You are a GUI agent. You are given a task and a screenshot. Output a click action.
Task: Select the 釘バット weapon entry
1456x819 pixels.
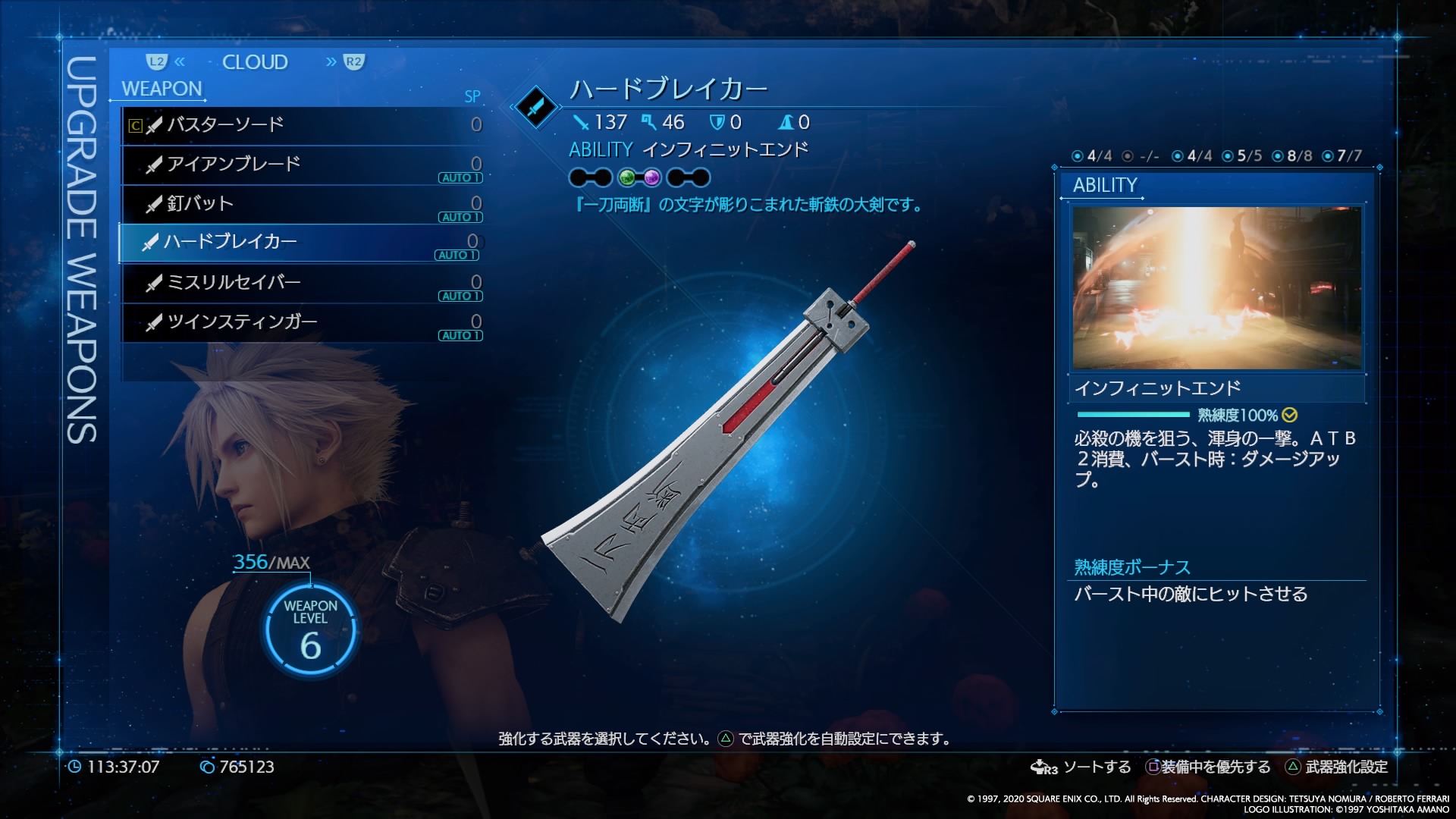(x=302, y=204)
